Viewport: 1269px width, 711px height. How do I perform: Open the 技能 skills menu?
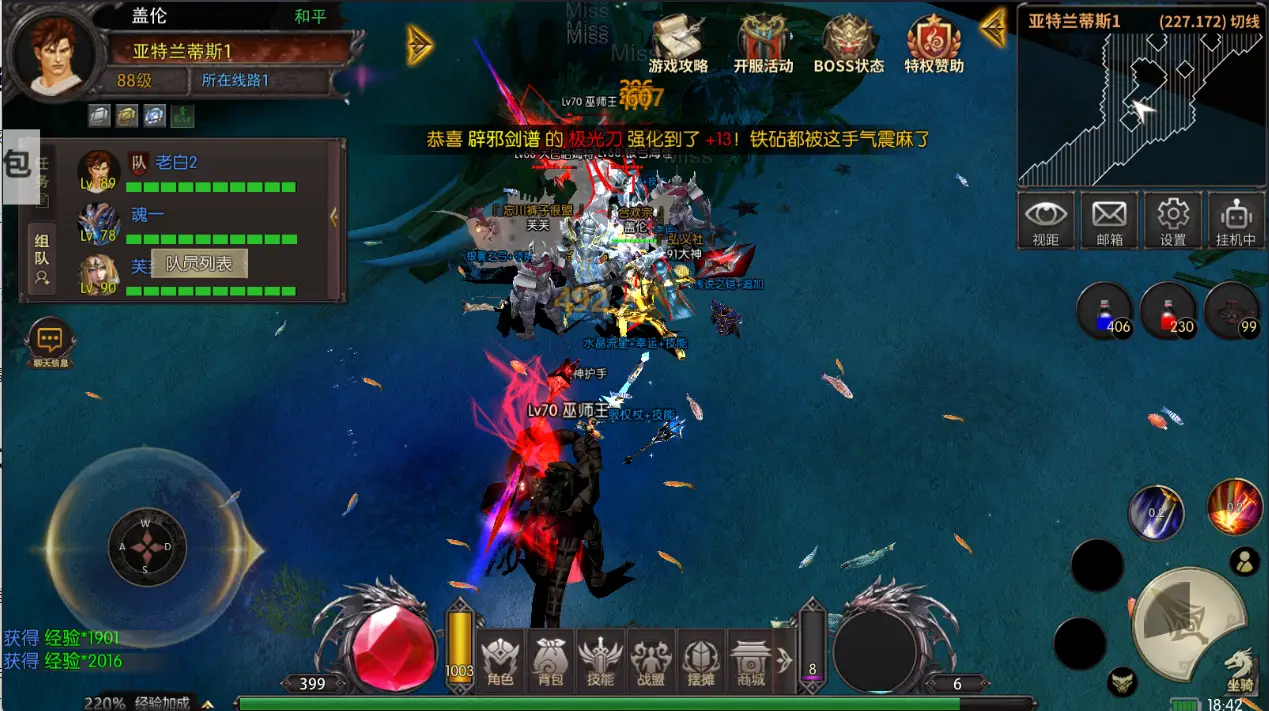click(x=600, y=662)
